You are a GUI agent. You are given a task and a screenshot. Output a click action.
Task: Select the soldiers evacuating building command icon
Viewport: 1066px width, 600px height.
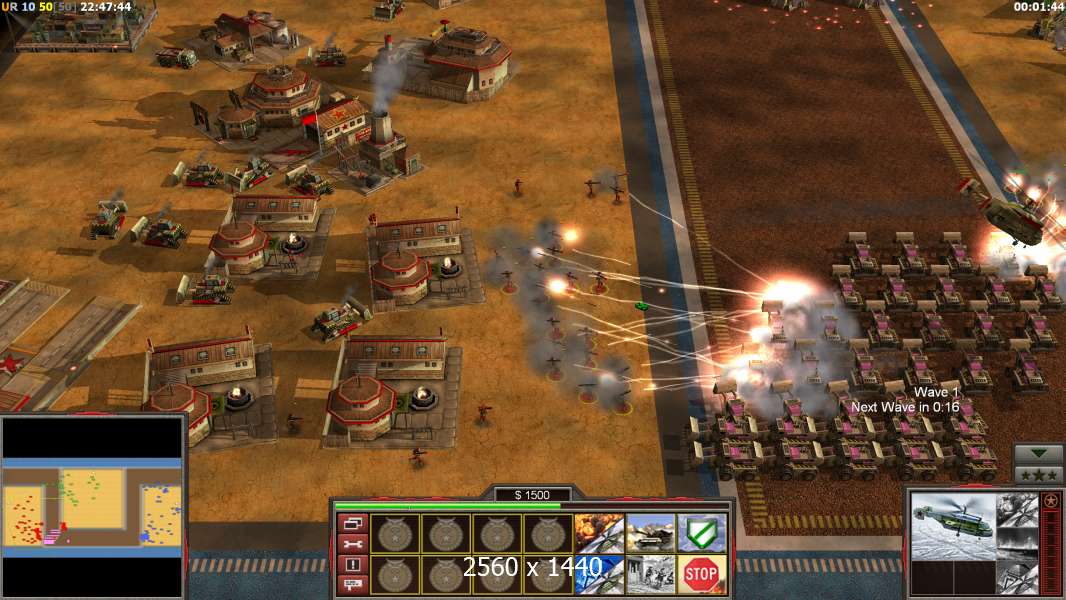click(x=650, y=574)
